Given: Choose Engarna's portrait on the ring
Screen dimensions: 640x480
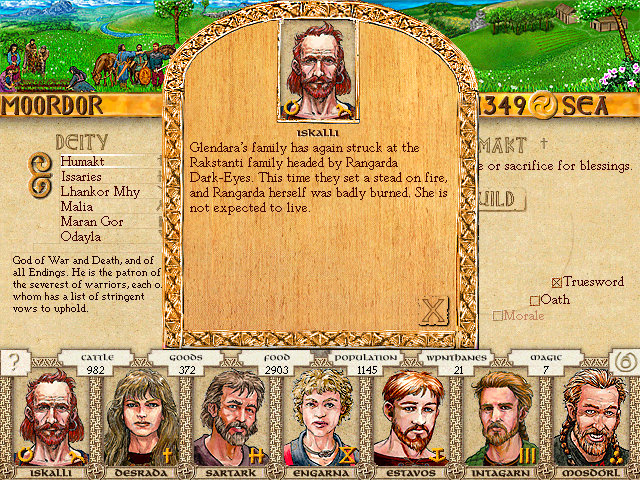Looking at the screenshot, I should point(321,417).
